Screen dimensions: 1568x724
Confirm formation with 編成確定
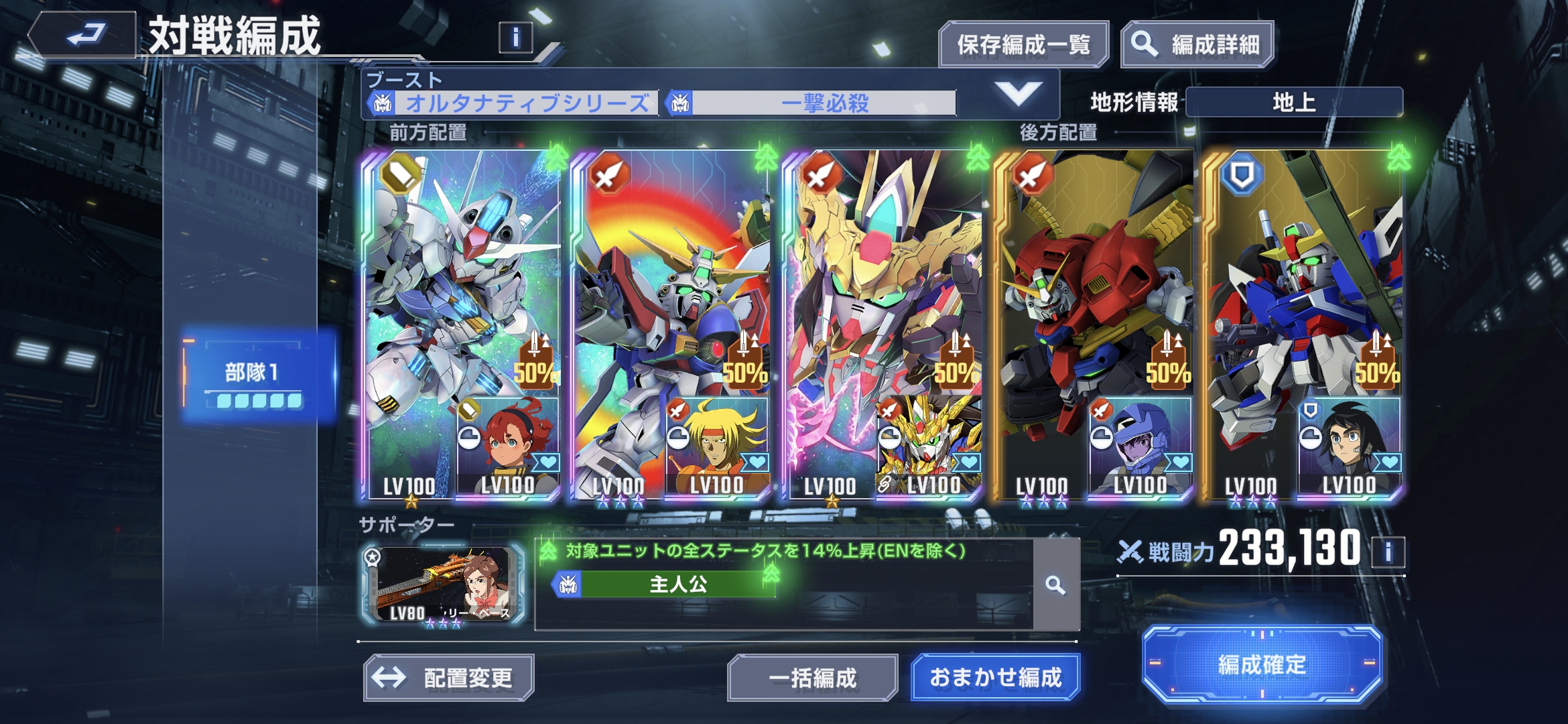point(1262,665)
